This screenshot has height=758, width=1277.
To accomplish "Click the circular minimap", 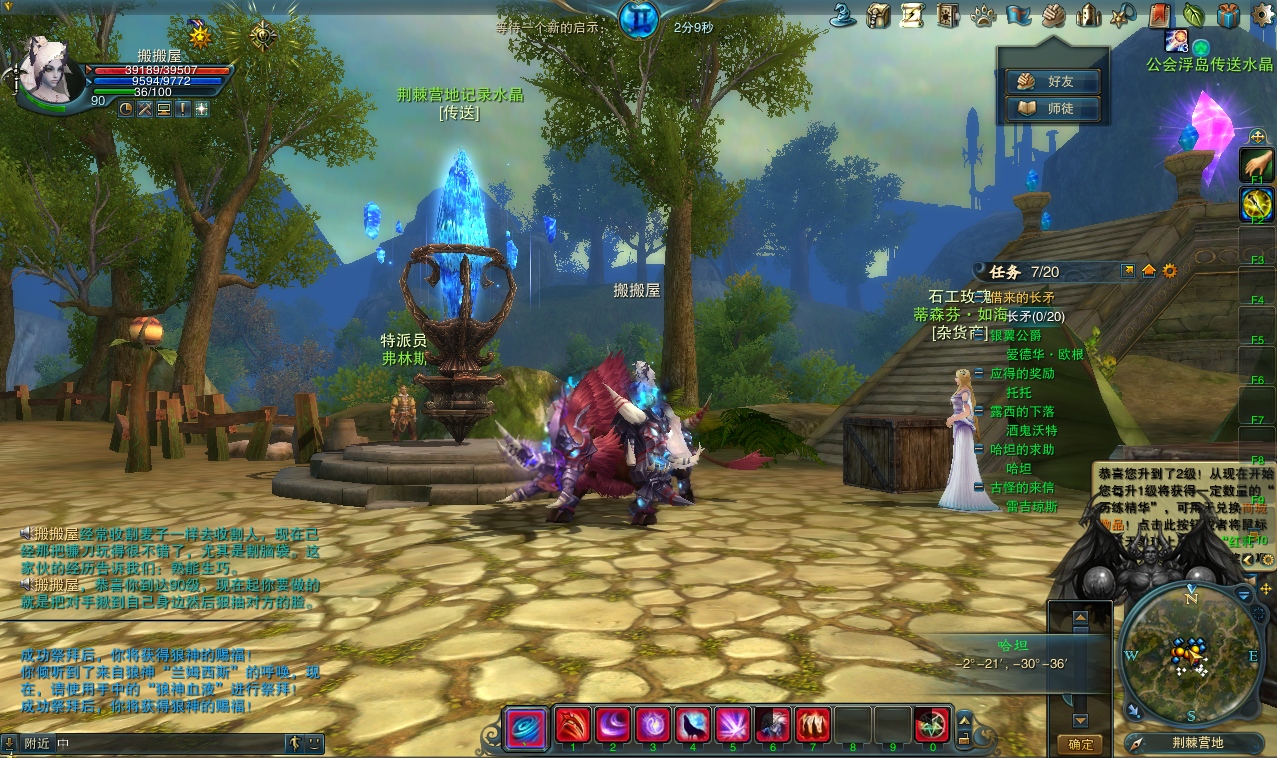I will [x=1190, y=653].
